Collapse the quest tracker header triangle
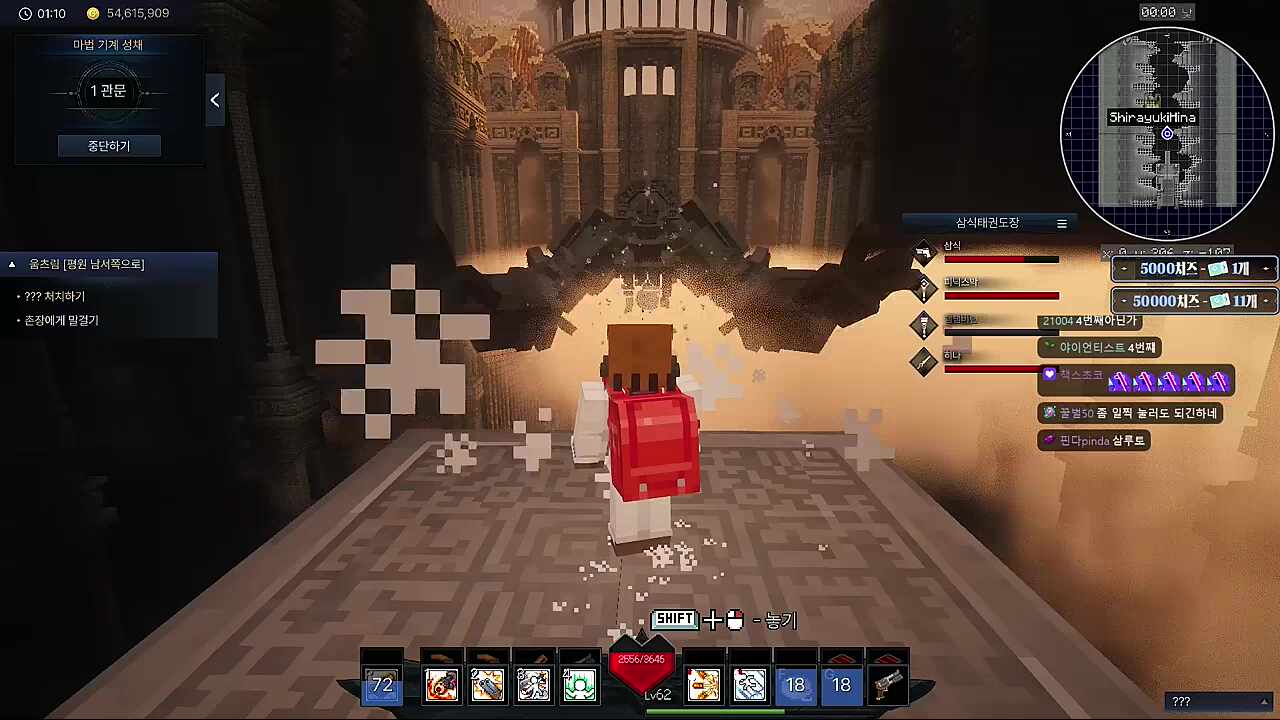This screenshot has height=720, width=1280. tap(12, 265)
